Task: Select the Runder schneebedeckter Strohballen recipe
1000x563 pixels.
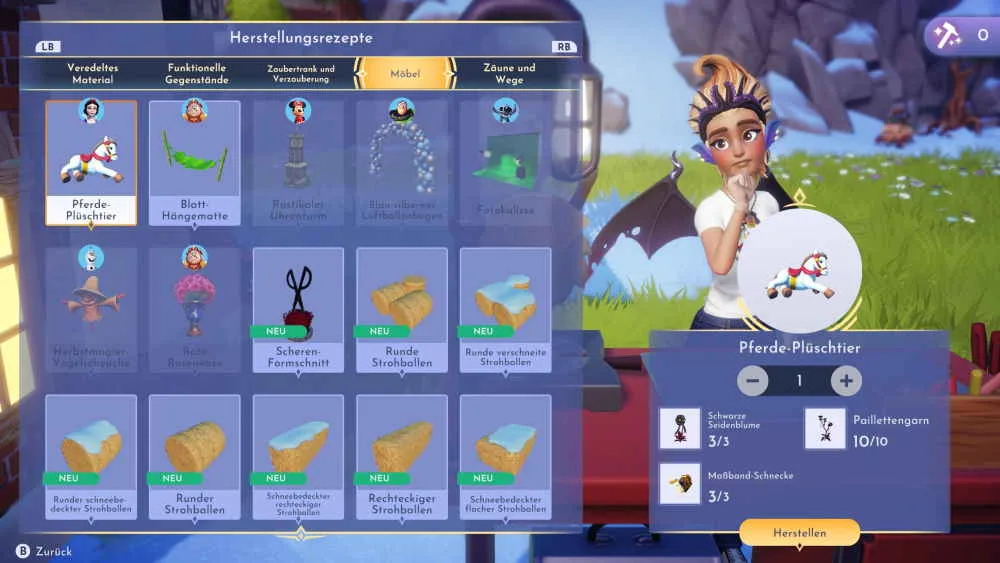Action: (x=91, y=456)
